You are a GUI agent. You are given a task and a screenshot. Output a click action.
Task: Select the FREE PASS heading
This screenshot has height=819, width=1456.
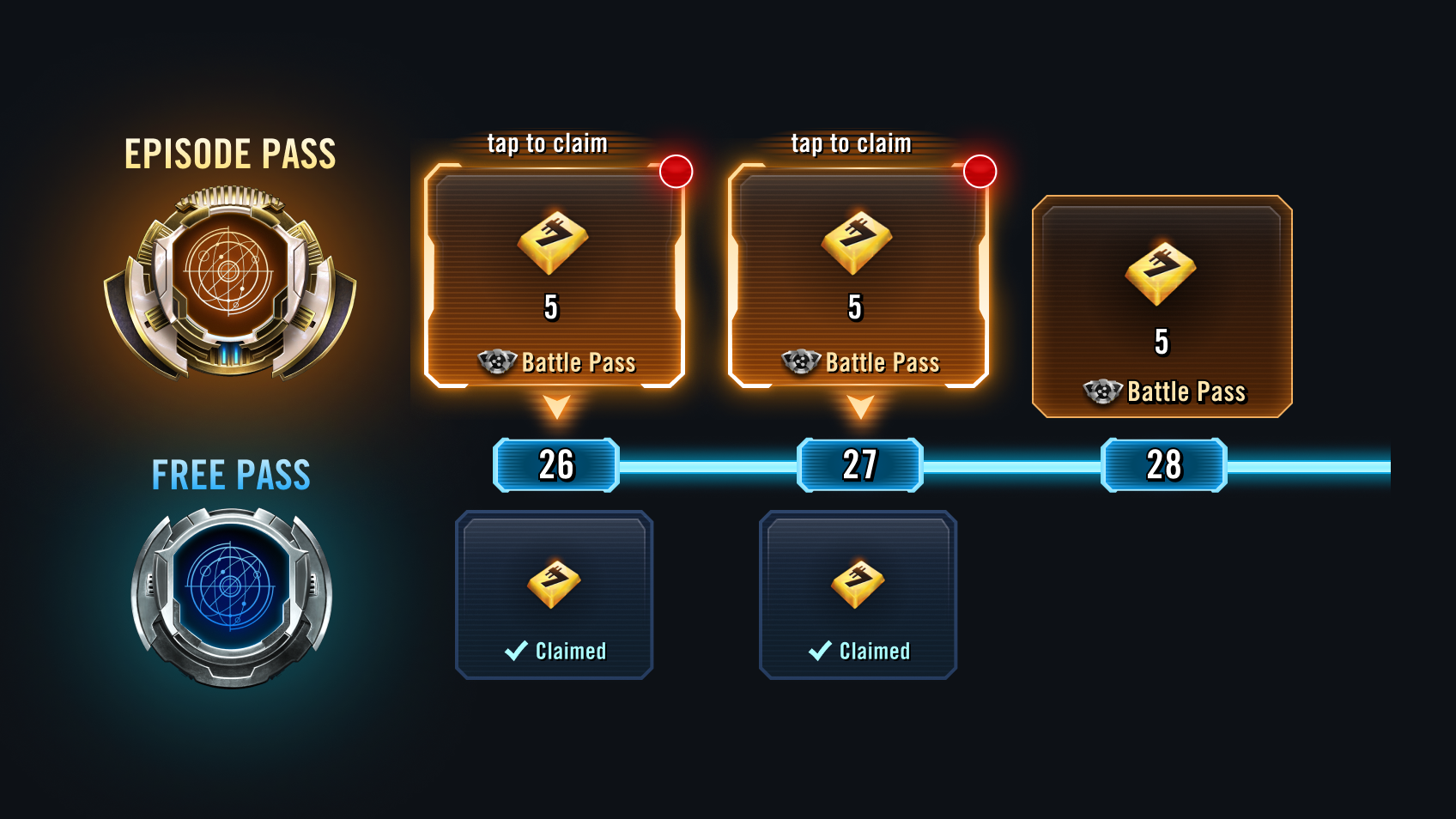pyautogui.click(x=230, y=473)
